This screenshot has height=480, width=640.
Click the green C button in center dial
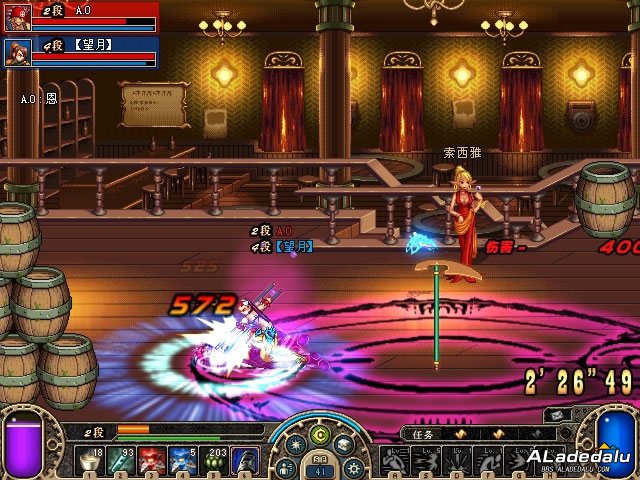320,435
